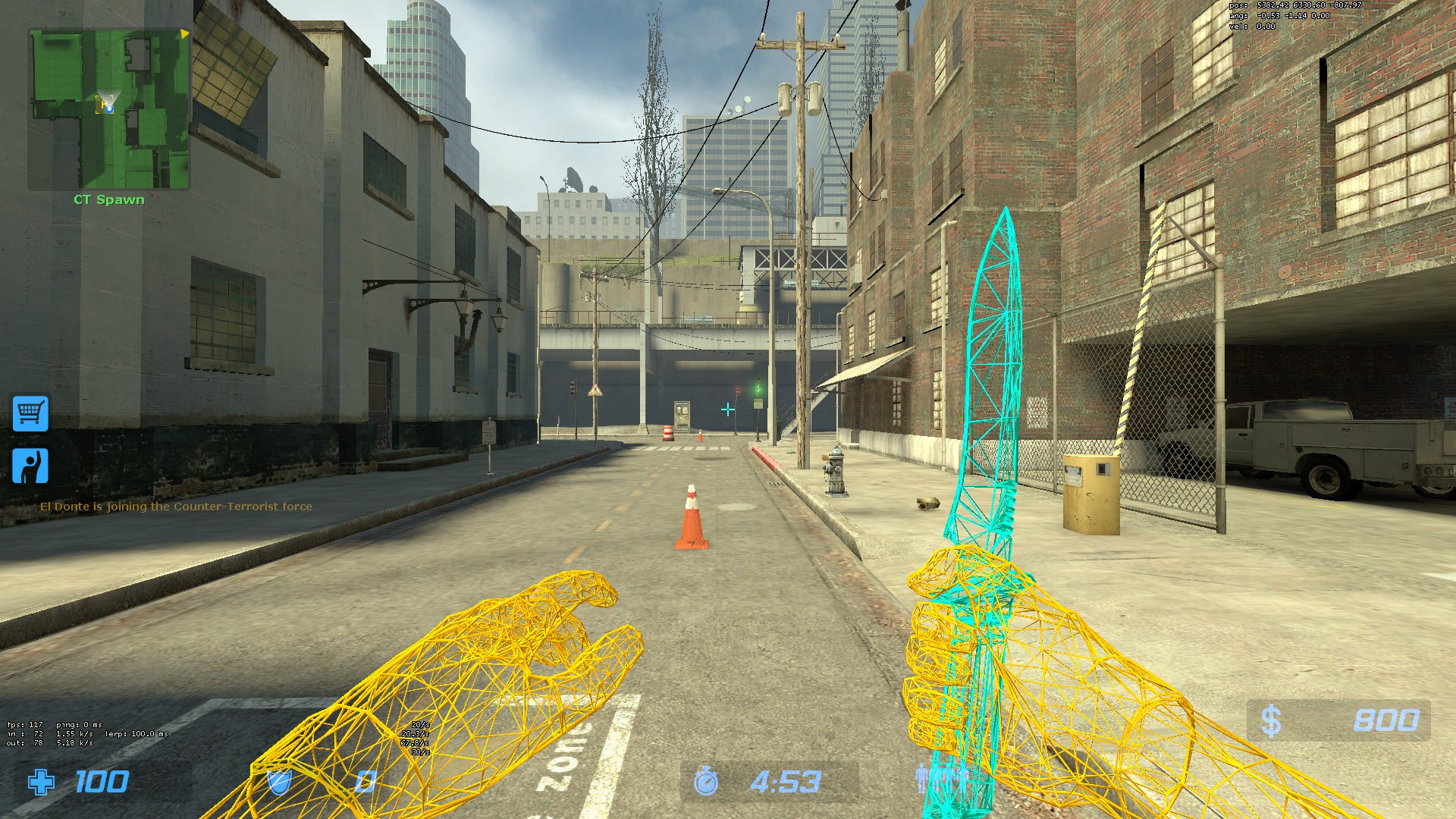Select the CT Spawn location label

coord(108,199)
